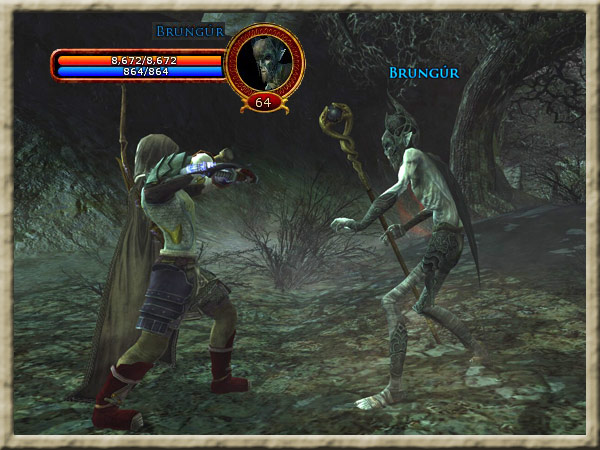Click Brungûr's target portrait
Viewport: 600px width, 450px height.
264,63
